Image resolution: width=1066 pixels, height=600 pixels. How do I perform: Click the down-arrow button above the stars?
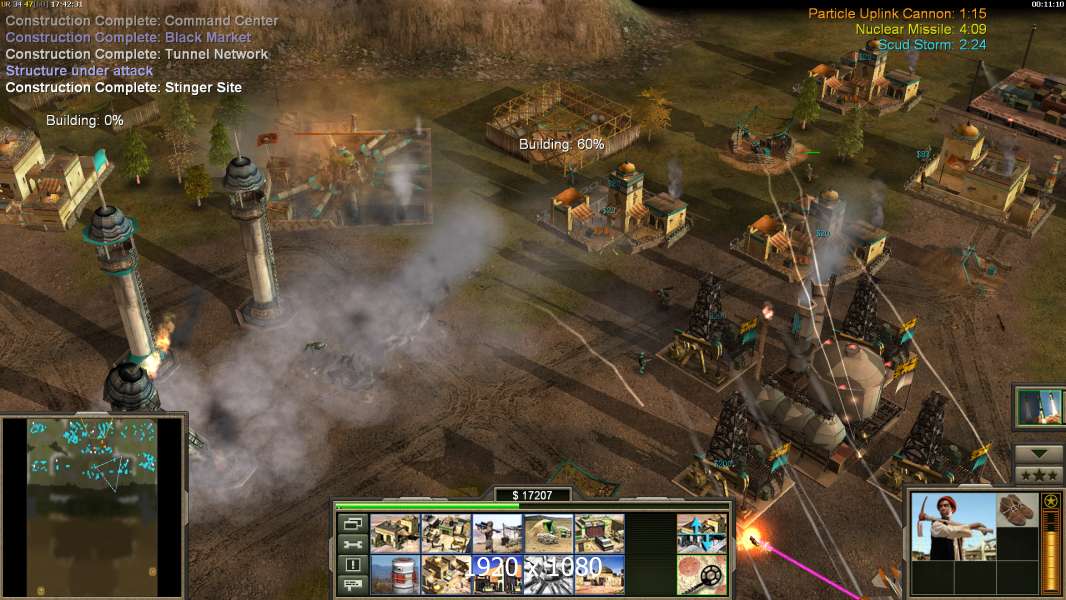[1039, 454]
